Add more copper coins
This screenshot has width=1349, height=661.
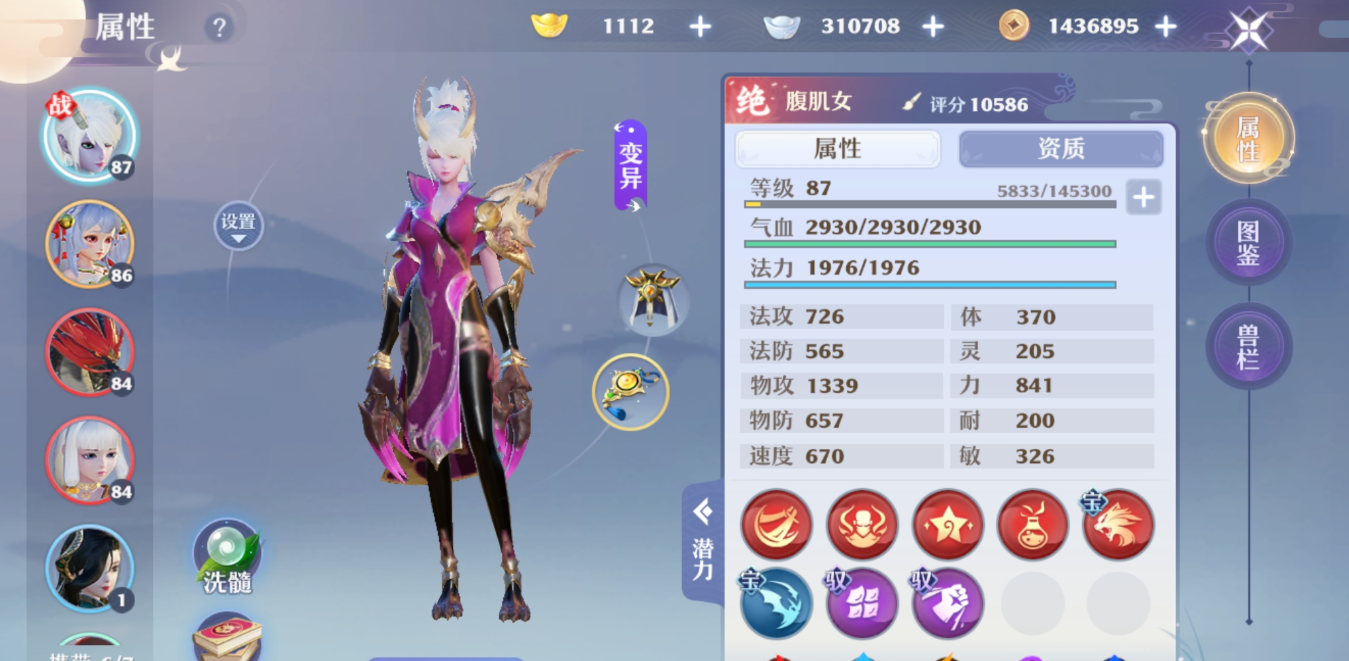coord(1165,27)
